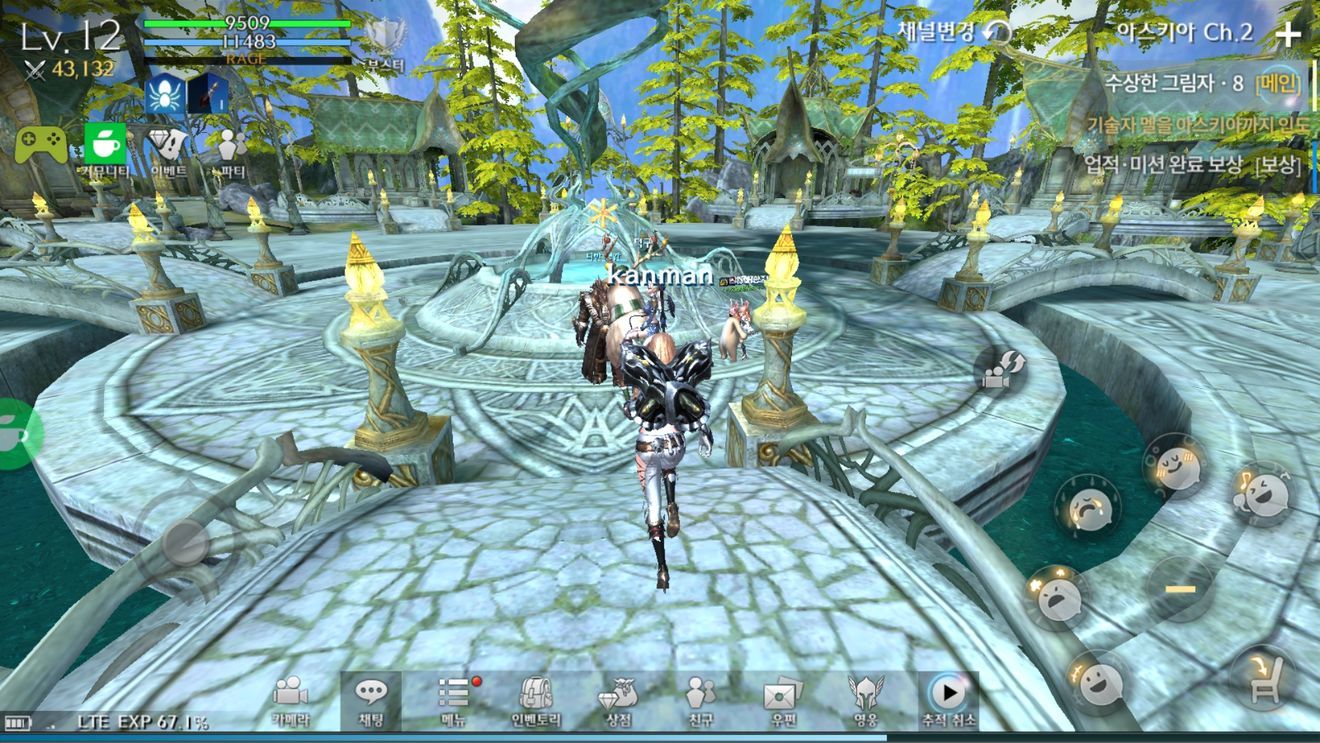Activate the 카메라 camera mode
Image resolution: width=1320 pixels, height=743 pixels.
290,699
